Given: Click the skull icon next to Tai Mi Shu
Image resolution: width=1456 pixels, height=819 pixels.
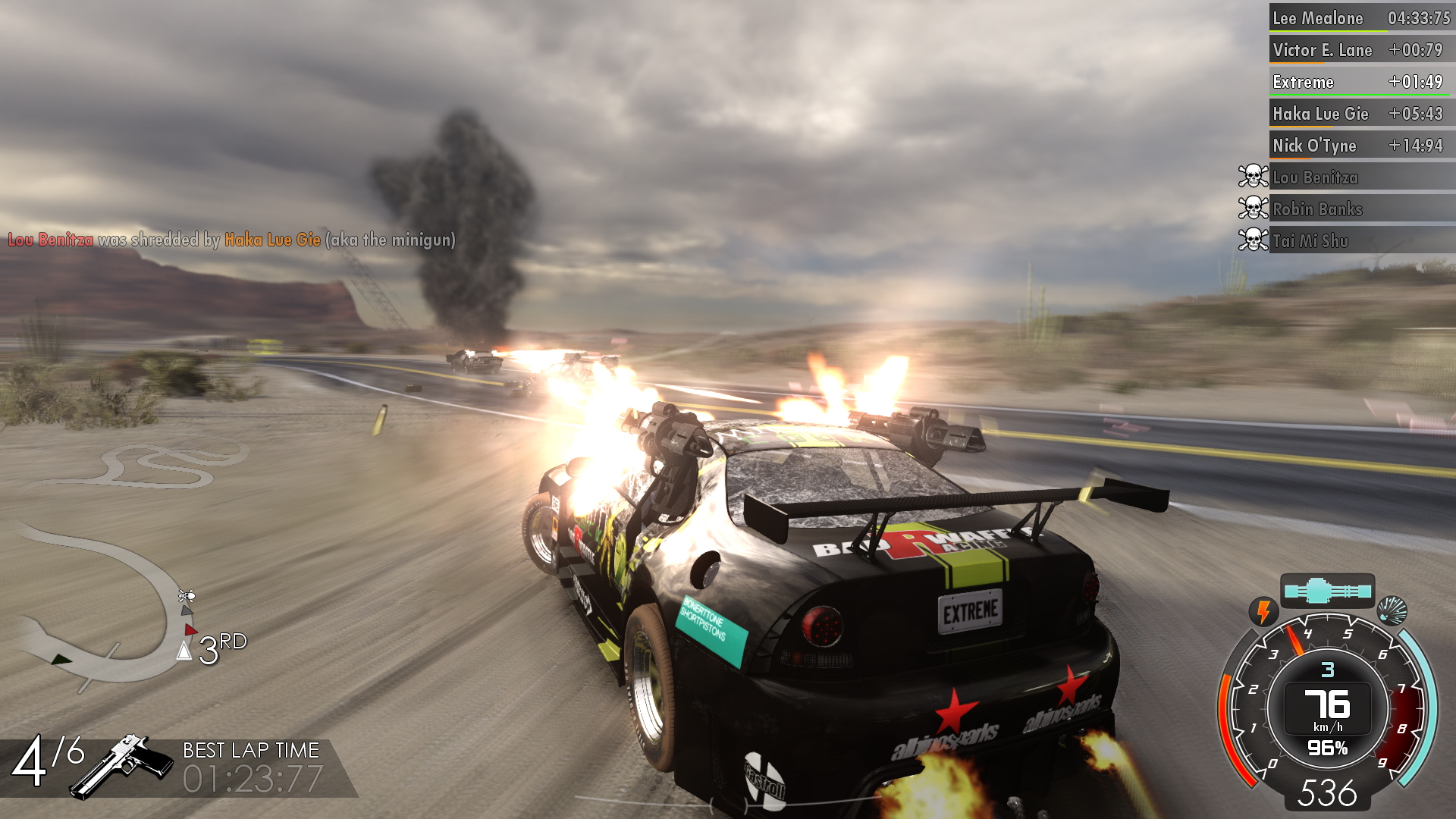Looking at the screenshot, I should click(1254, 241).
